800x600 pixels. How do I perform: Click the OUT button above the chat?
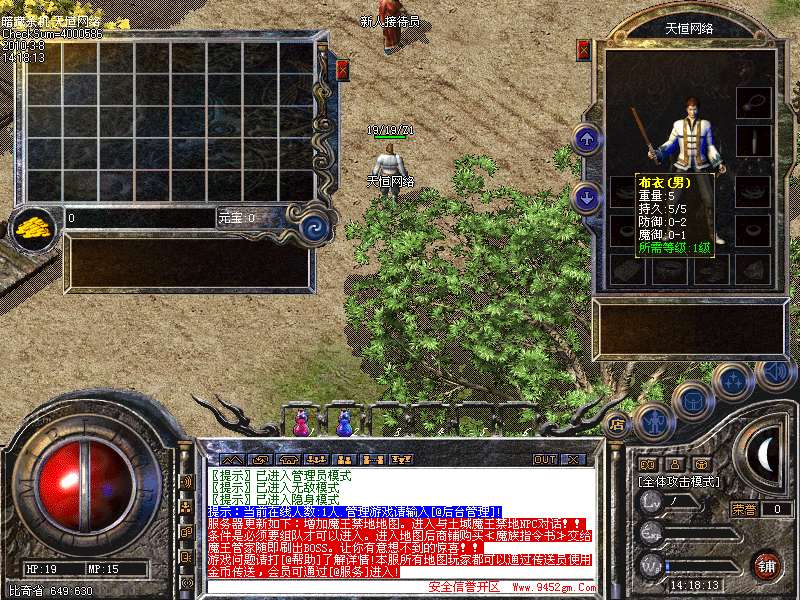544,459
